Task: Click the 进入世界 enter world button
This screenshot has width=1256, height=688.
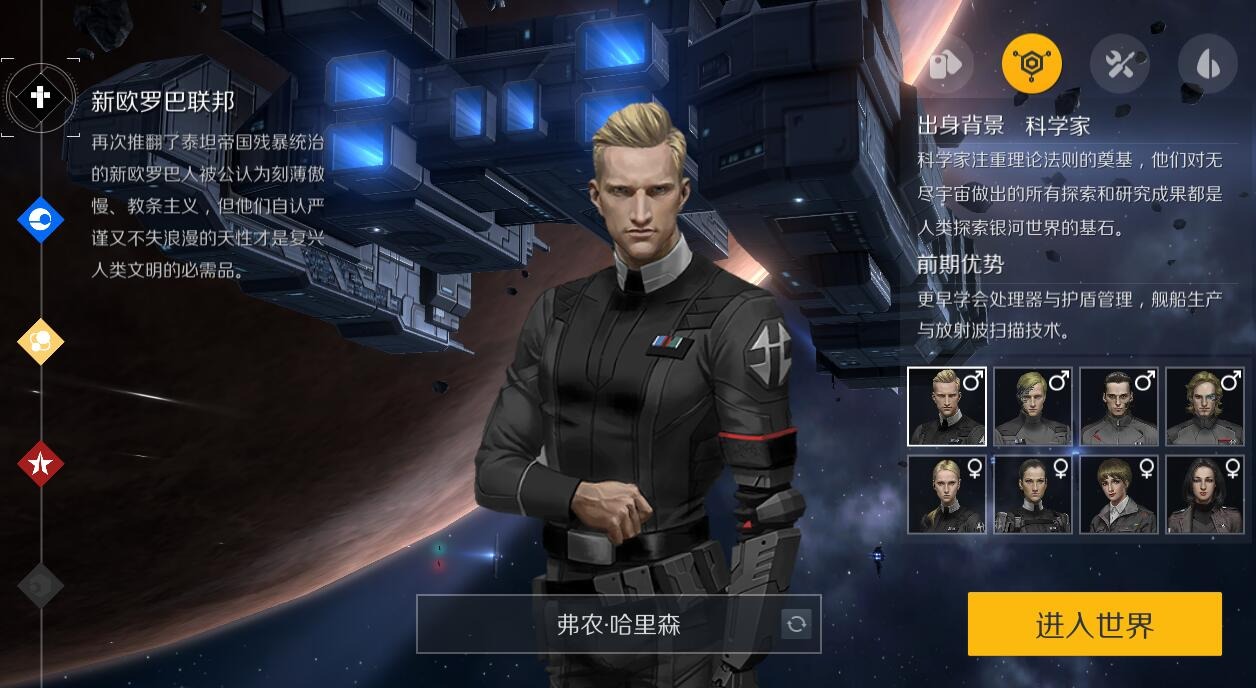Action: (1094, 624)
